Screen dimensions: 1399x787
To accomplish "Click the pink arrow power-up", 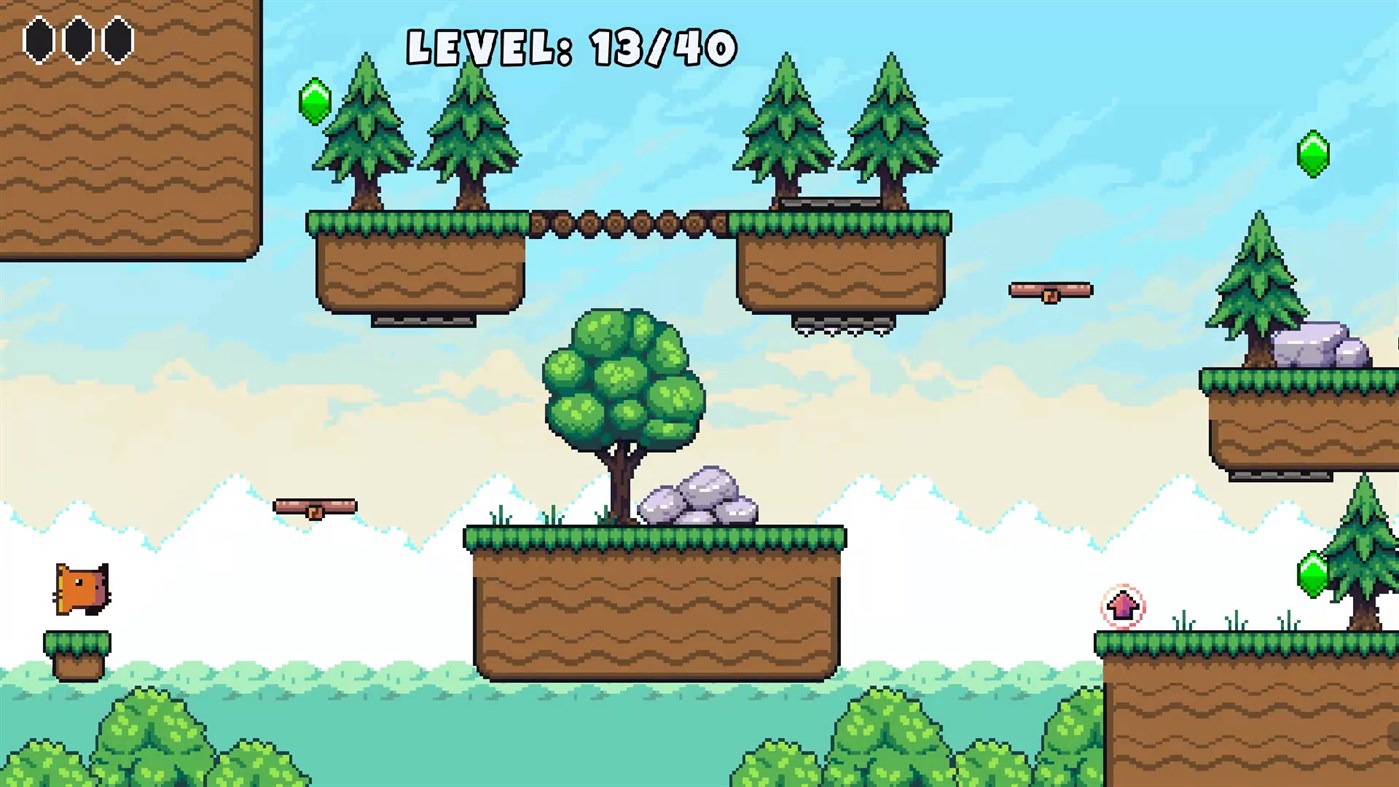I will point(1124,605).
